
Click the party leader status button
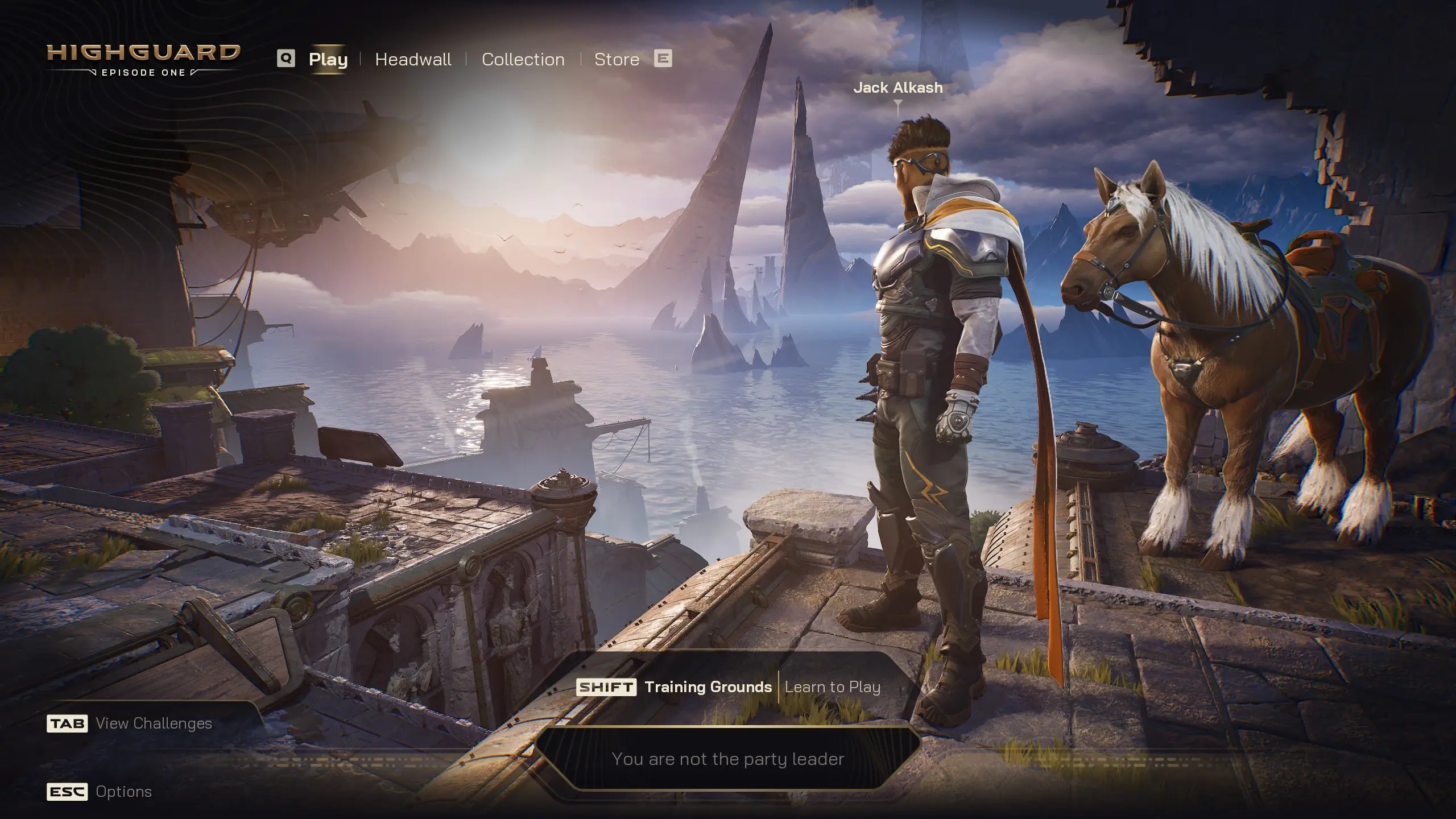point(727,759)
